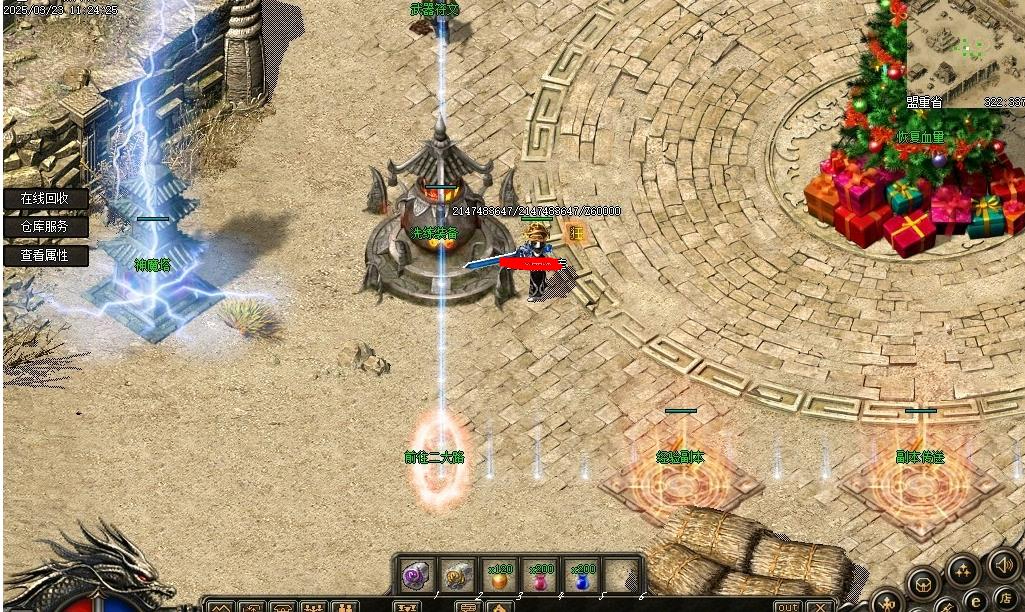Use the red potion stack of 200
This screenshot has width=1025, height=612.
point(541,576)
